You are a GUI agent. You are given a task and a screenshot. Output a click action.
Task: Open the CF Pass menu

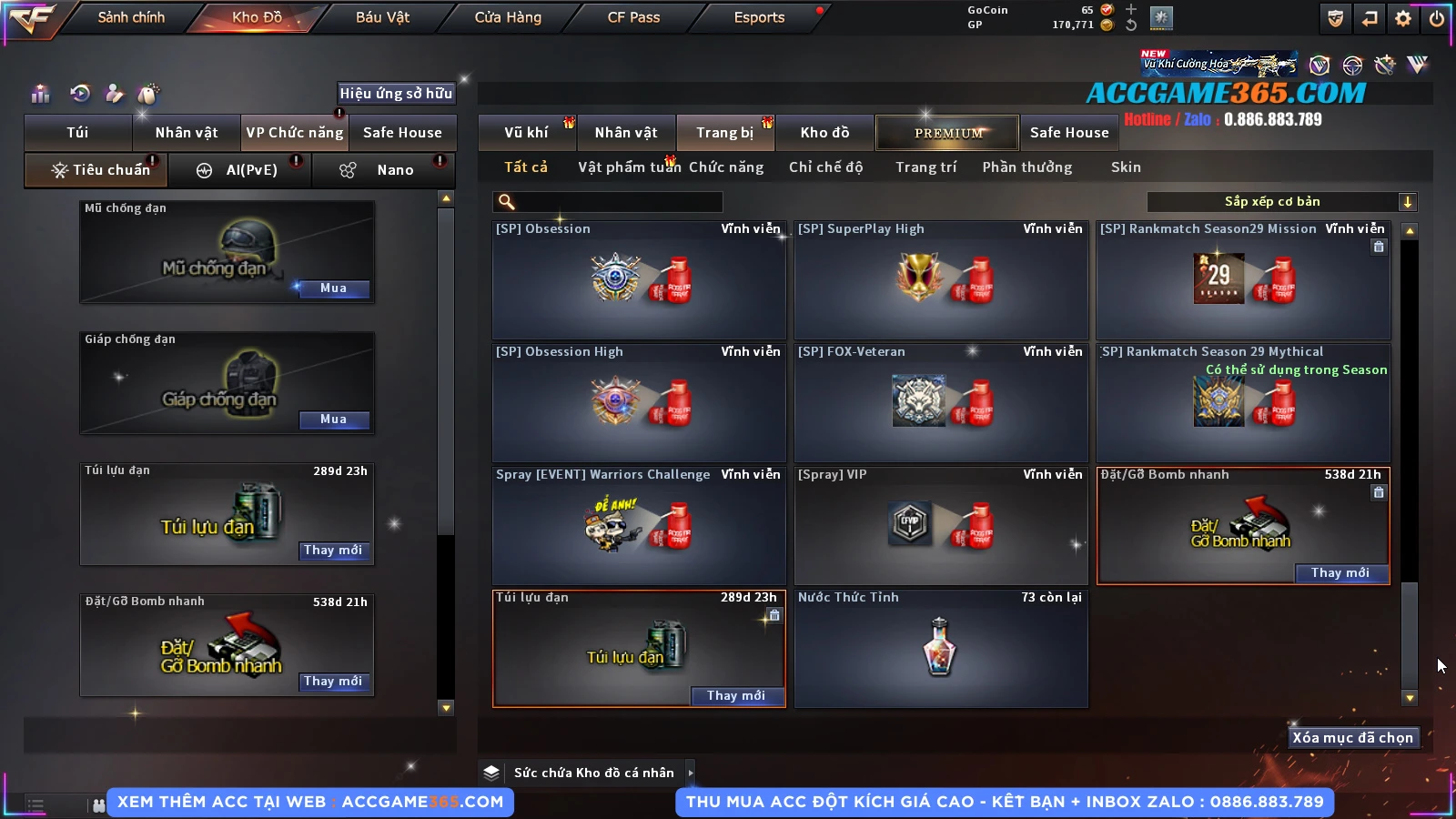(x=633, y=17)
